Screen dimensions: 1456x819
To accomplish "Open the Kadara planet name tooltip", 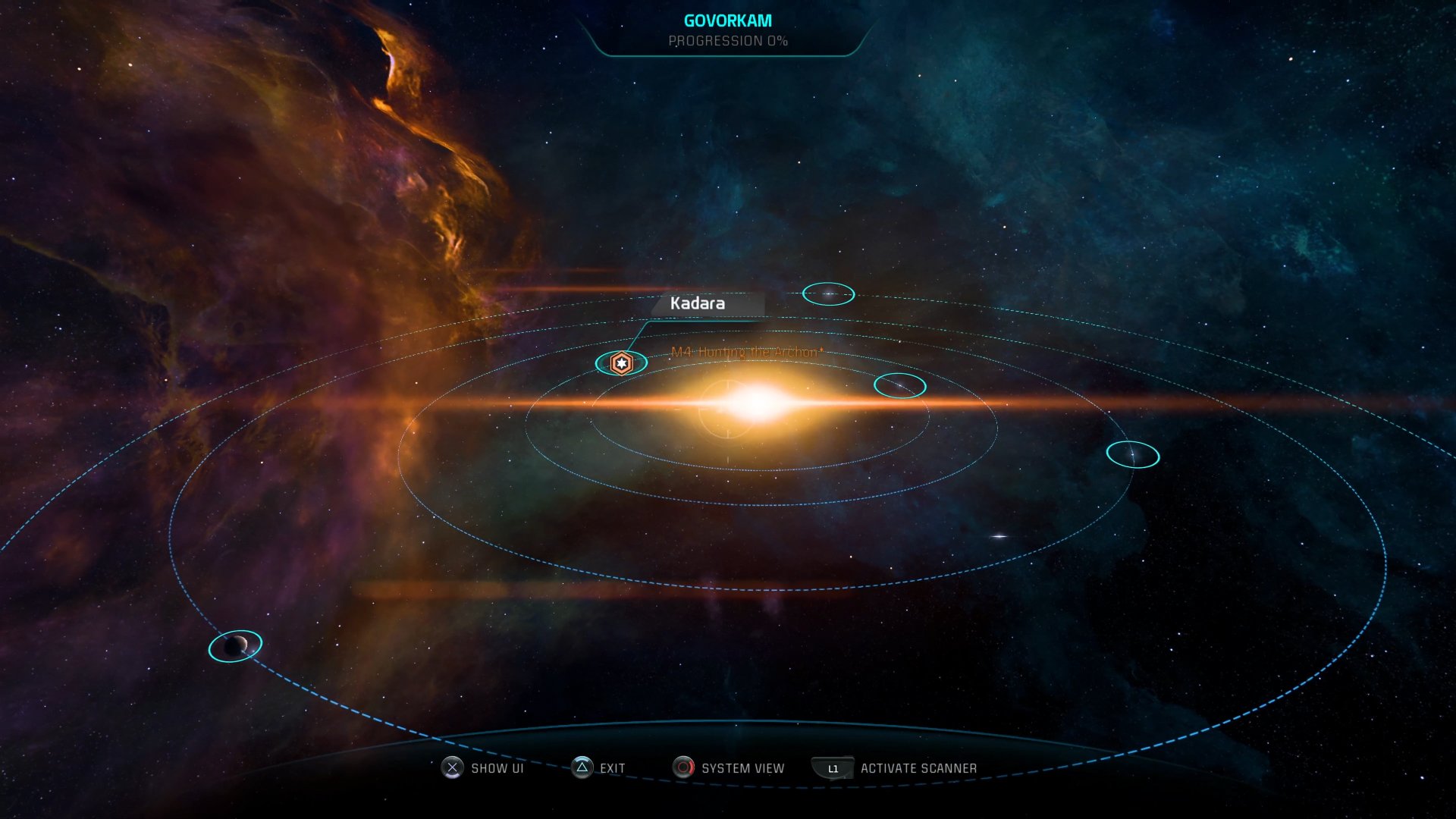I will point(698,303).
